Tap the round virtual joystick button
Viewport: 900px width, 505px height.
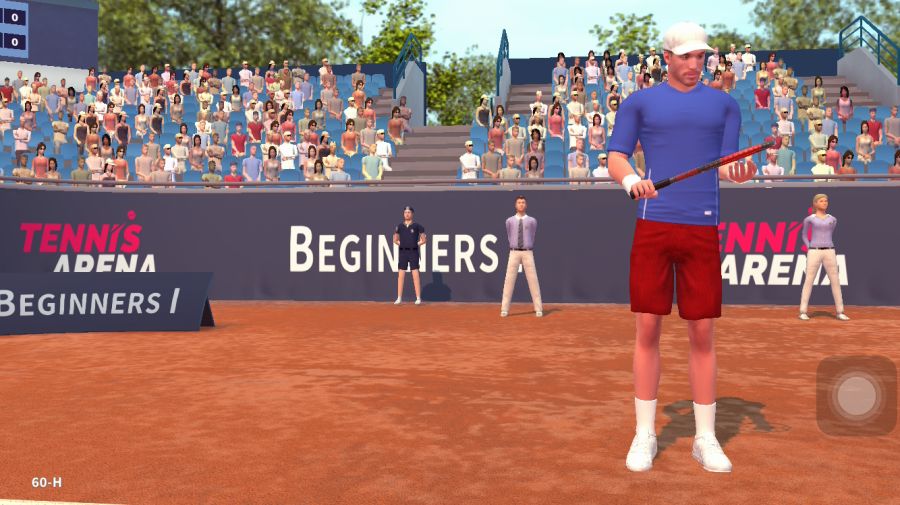click(x=856, y=395)
